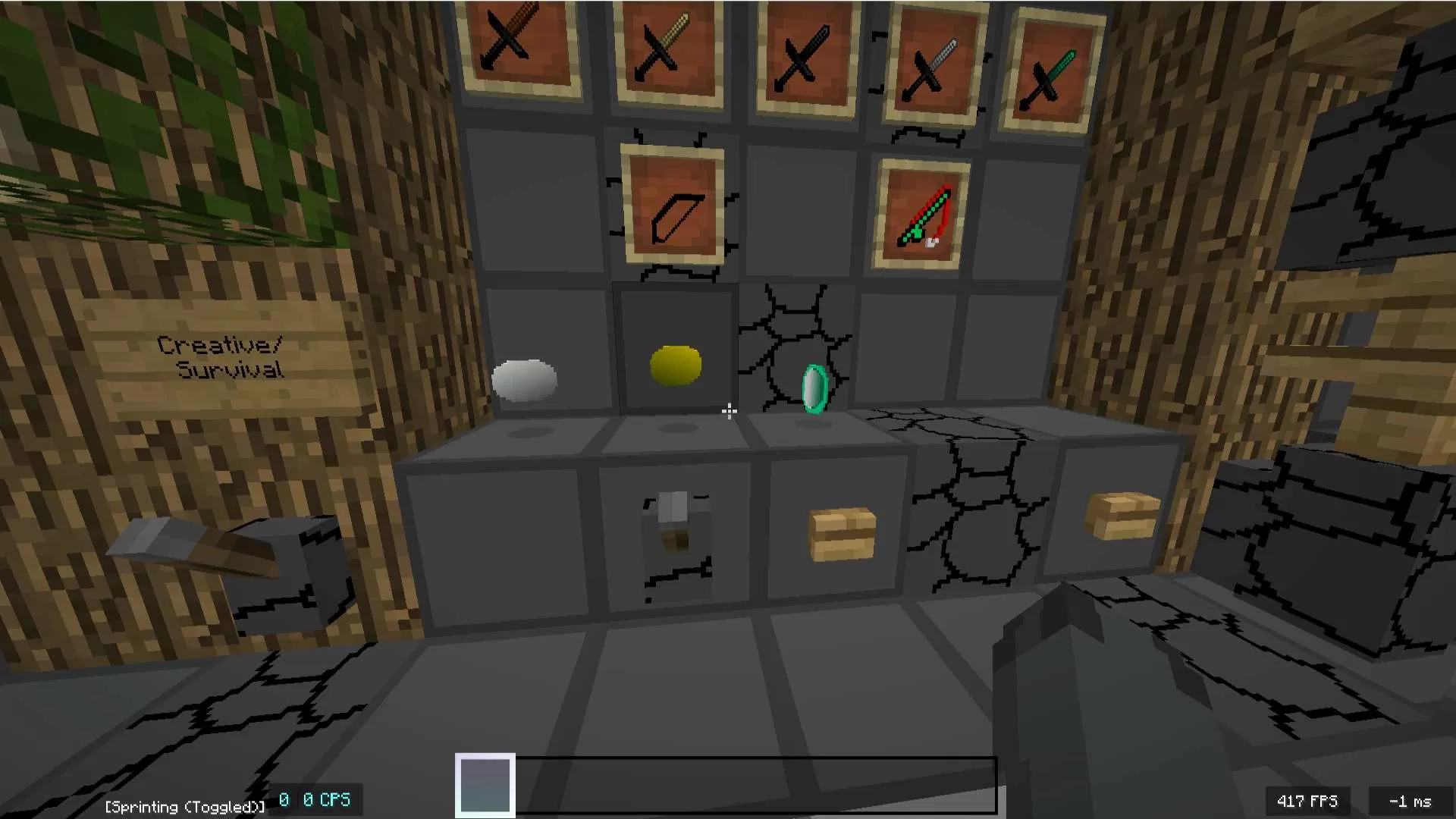Click the Creative/Survival sign
This screenshot has width=1456, height=819.
point(218,356)
